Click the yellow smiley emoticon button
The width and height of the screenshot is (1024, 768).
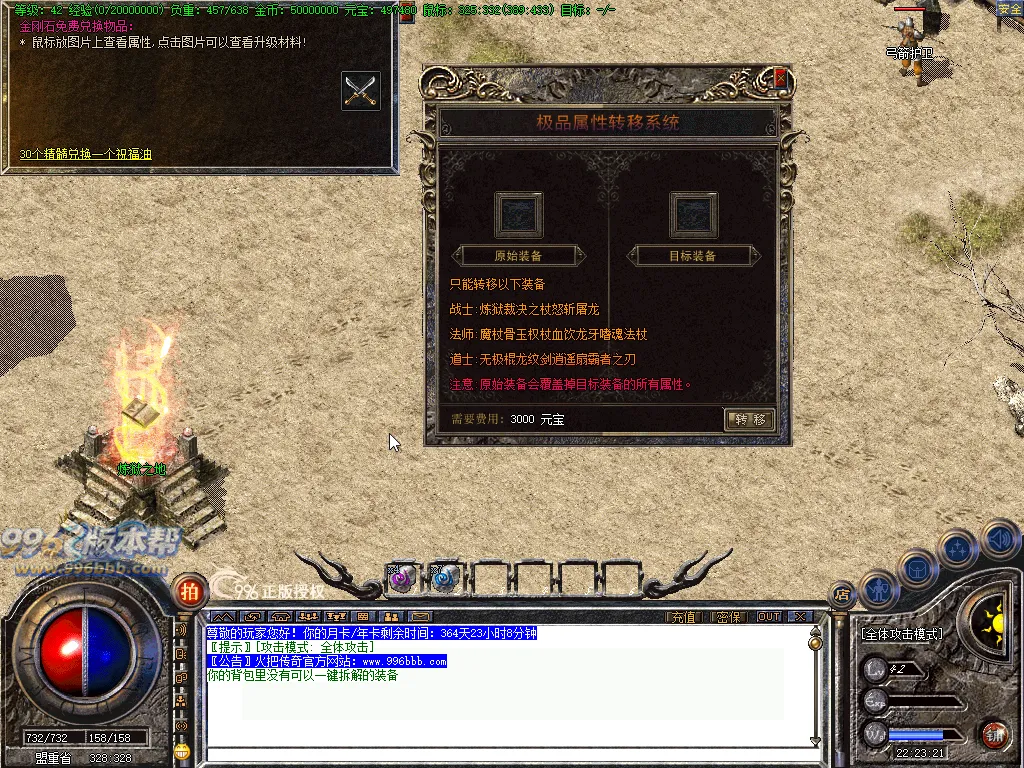pyautogui.click(x=181, y=750)
